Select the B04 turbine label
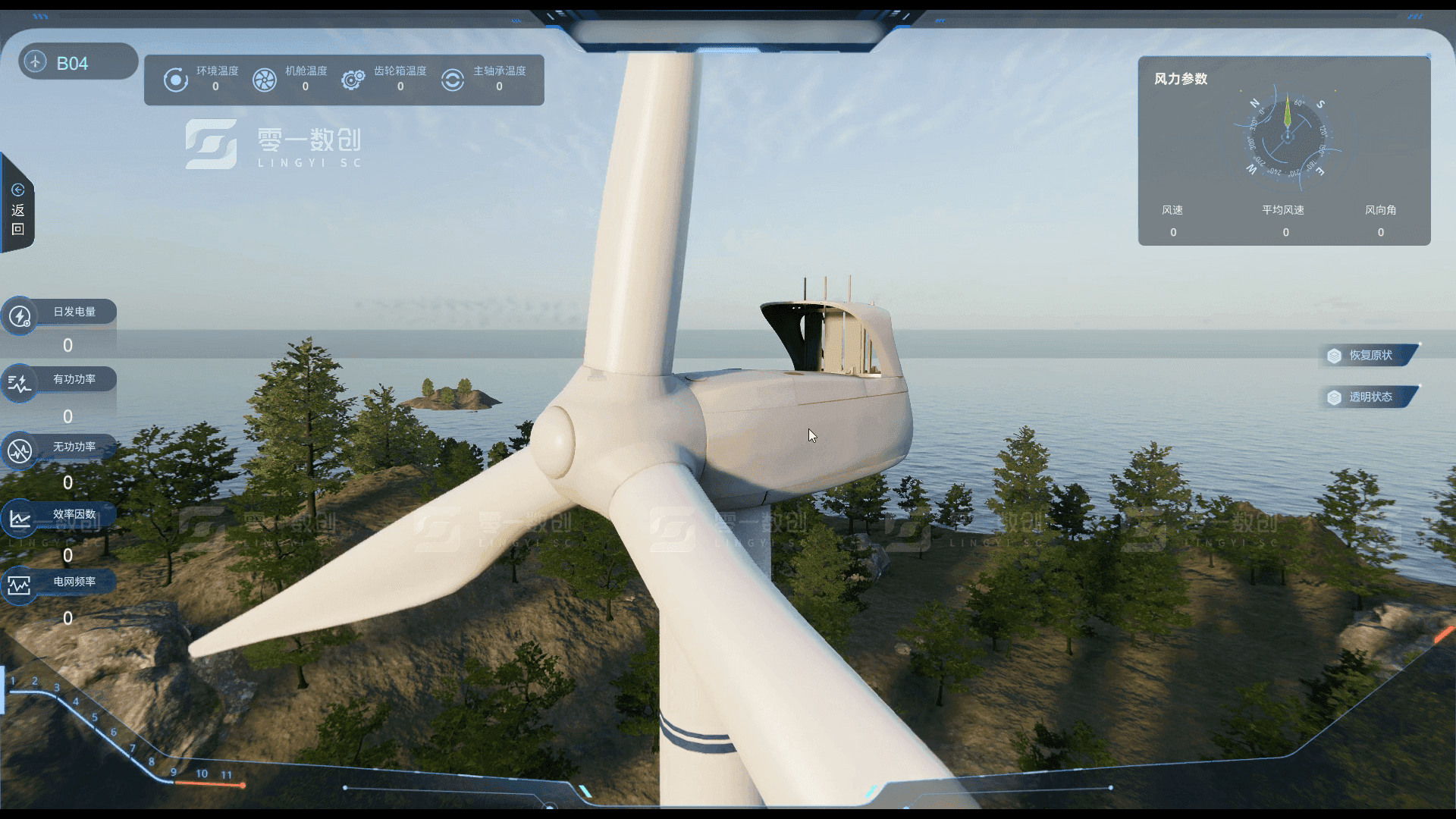Image resolution: width=1456 pixels, height=819 pixels. pos(73,63)
